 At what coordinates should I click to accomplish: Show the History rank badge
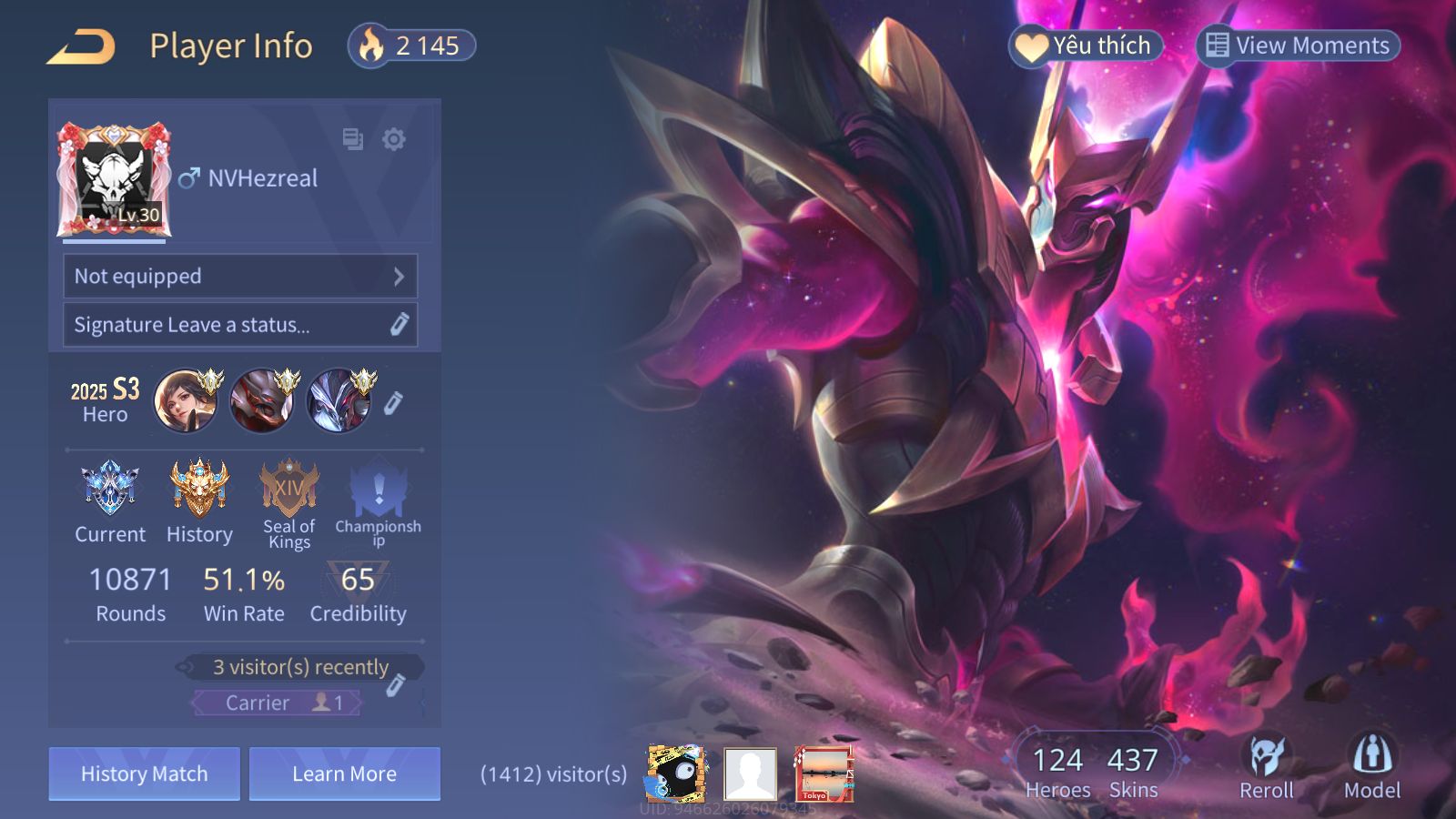click(x=199, y=490)
